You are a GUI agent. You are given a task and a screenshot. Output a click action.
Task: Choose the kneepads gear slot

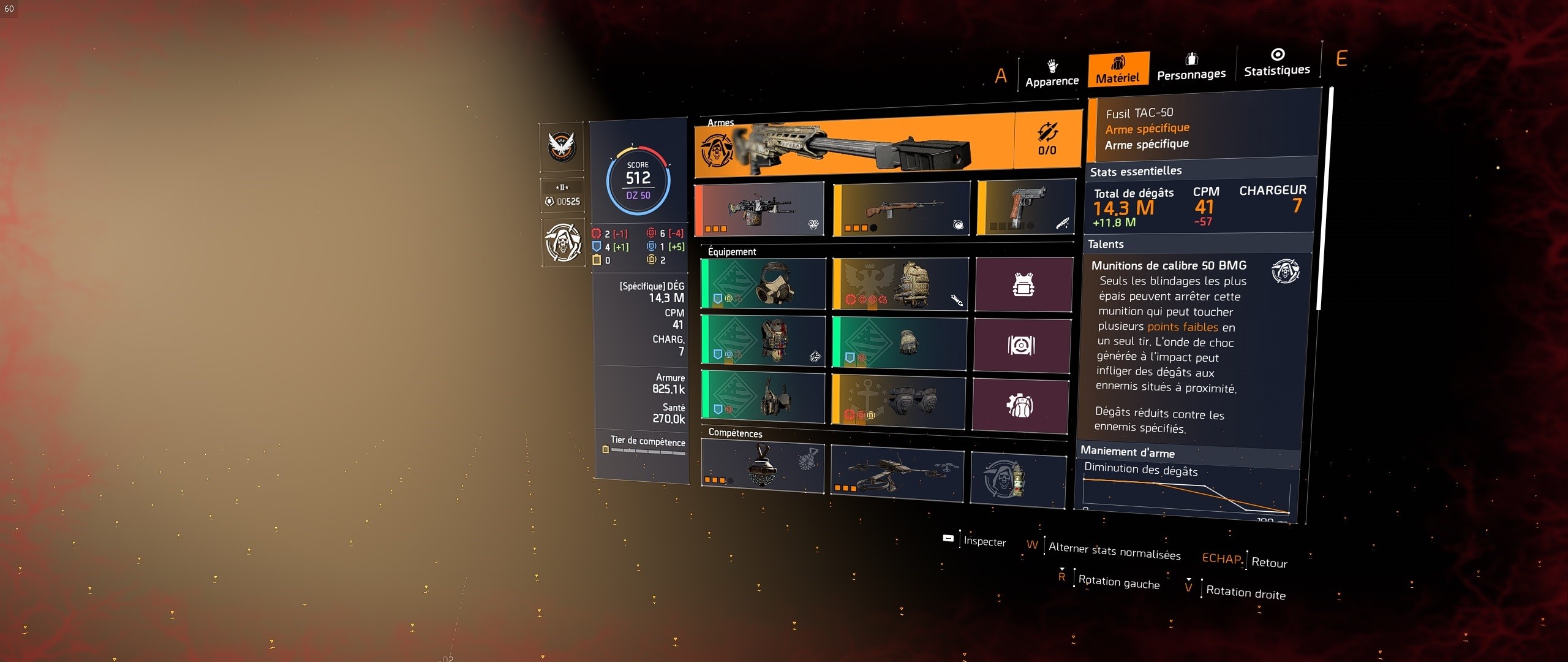(x=899, y=400)
